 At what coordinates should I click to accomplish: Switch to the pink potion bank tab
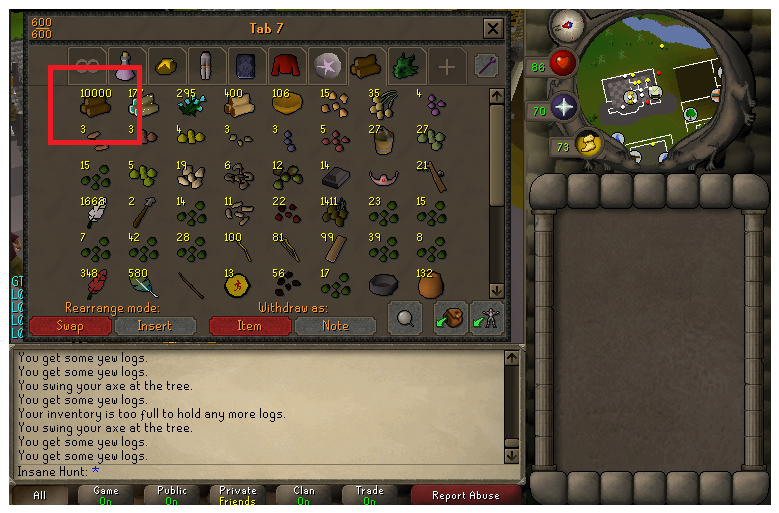127,66
